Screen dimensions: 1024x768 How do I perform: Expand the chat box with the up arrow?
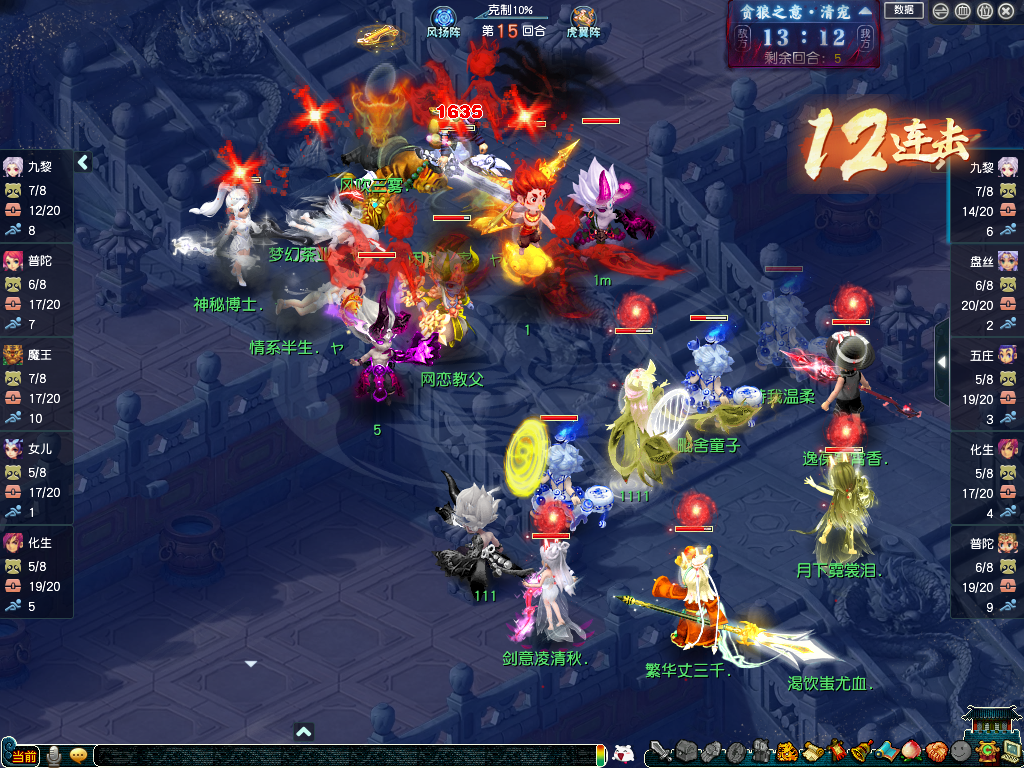click(x=304, y=732)
